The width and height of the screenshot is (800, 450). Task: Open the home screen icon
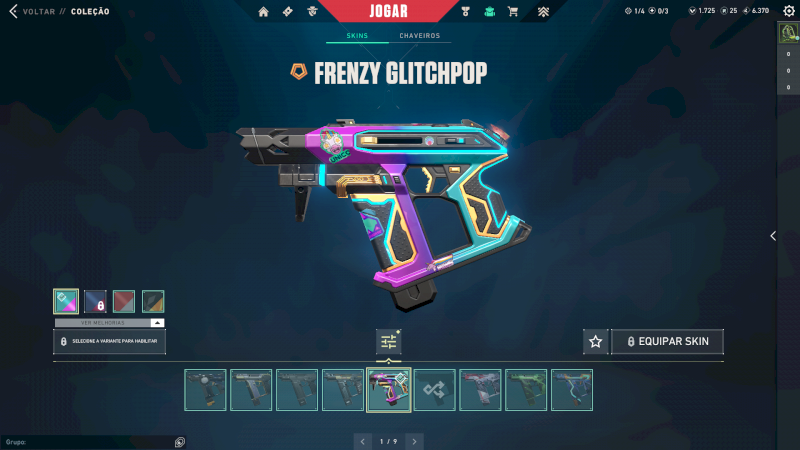[264, 12]
